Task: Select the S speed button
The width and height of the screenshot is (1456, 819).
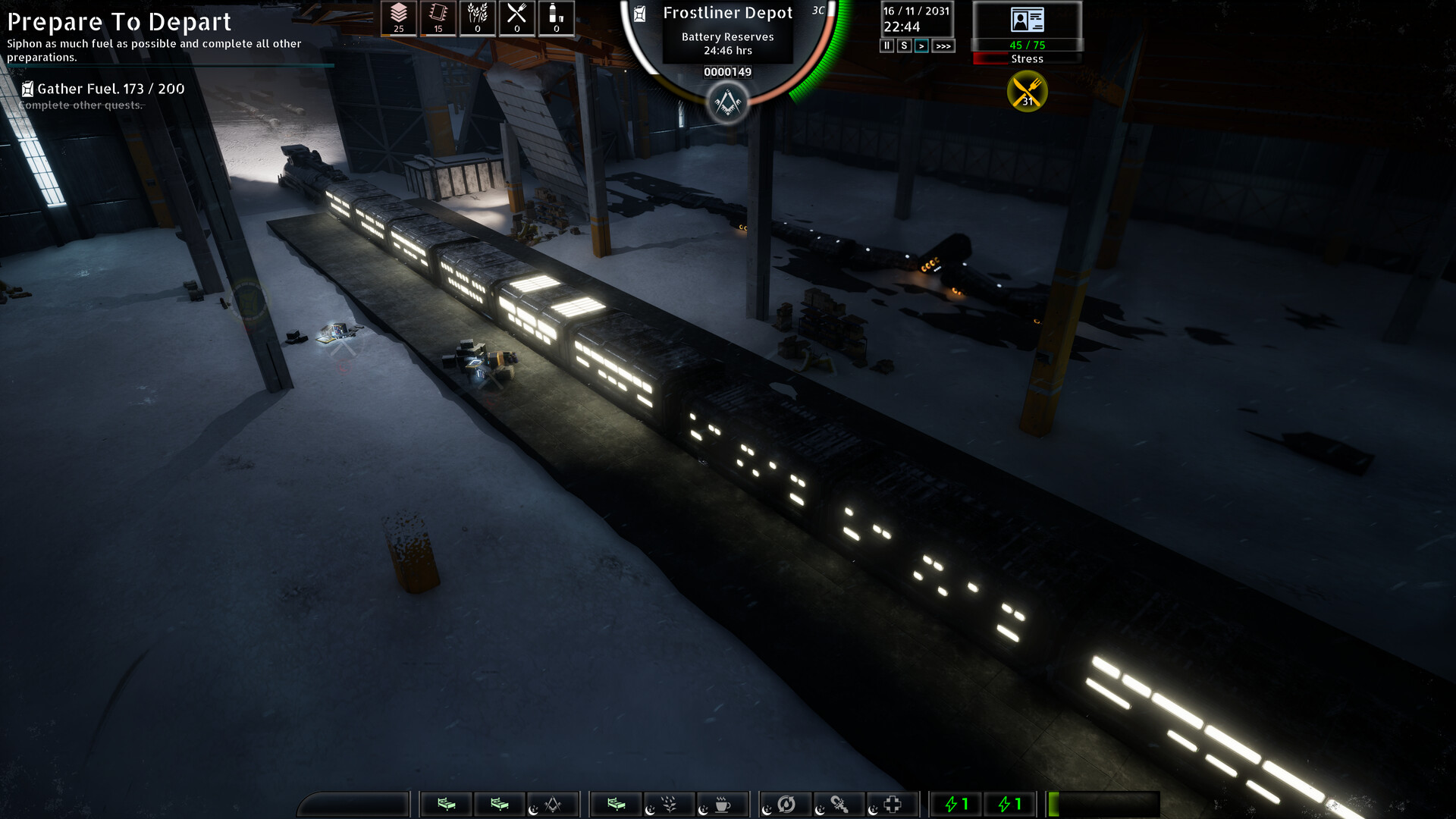Action: point(904,46)
